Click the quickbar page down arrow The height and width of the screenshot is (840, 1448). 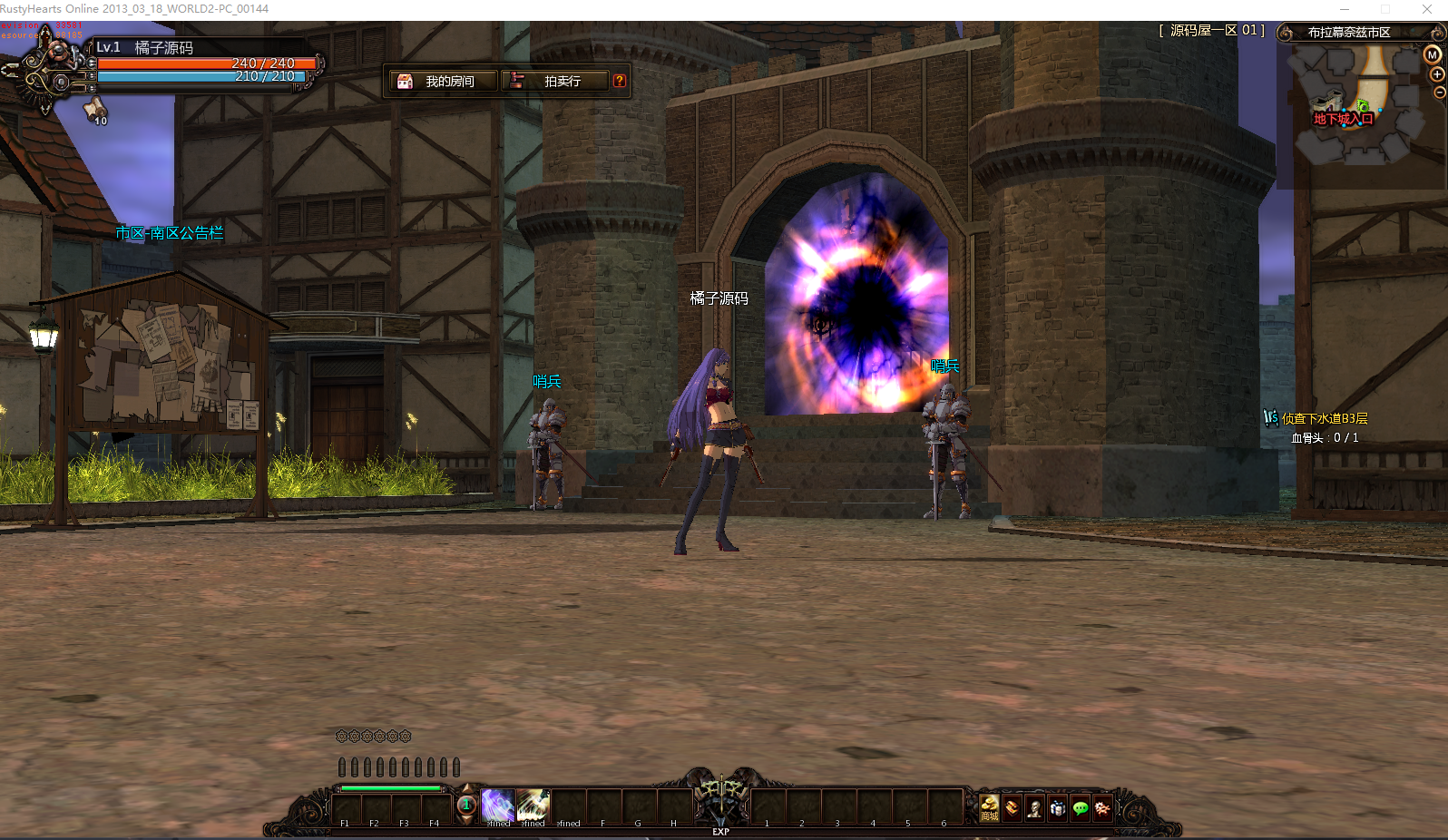466,819
